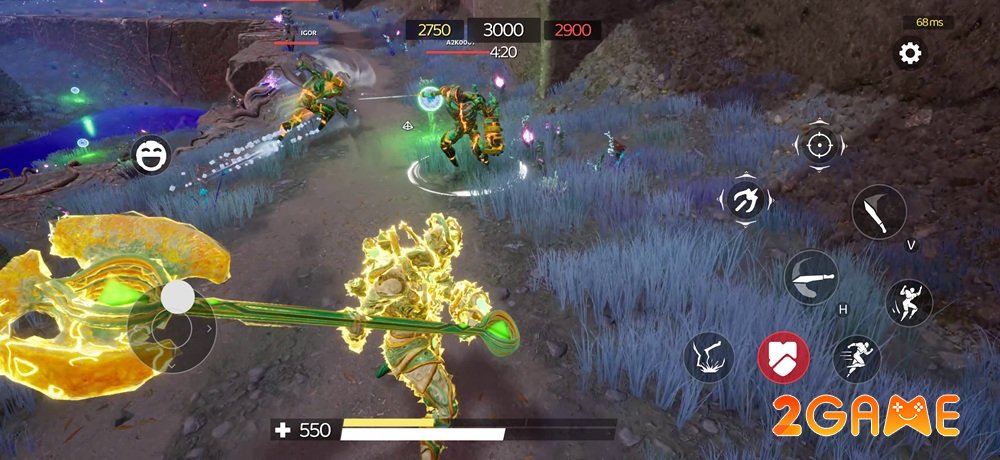Use the horizontal blade slash attack
Screen dimensions: 1000x460
pyautogui.click(x=810, y=276)
